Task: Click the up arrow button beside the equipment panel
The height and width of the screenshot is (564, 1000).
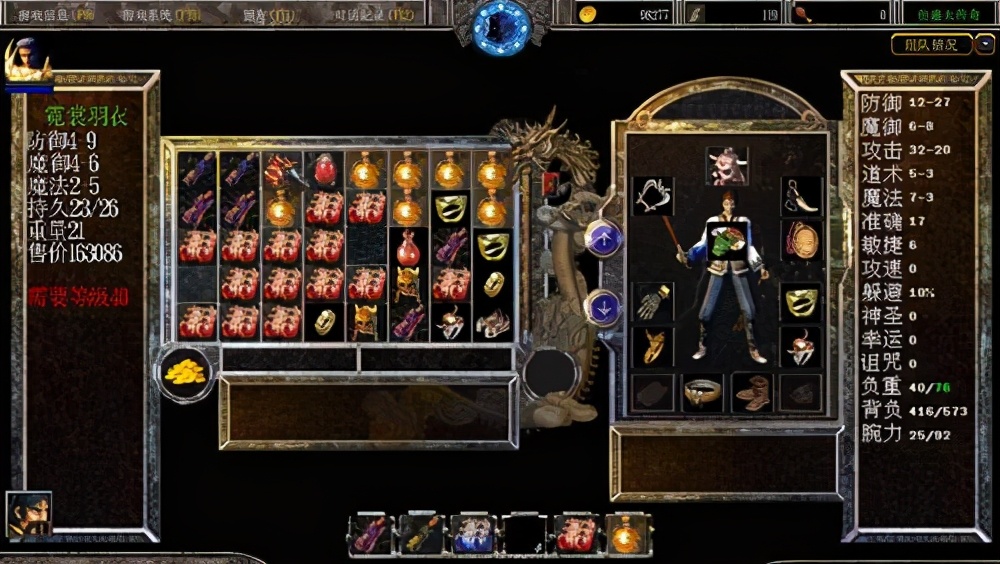Action: click(604, 238)
